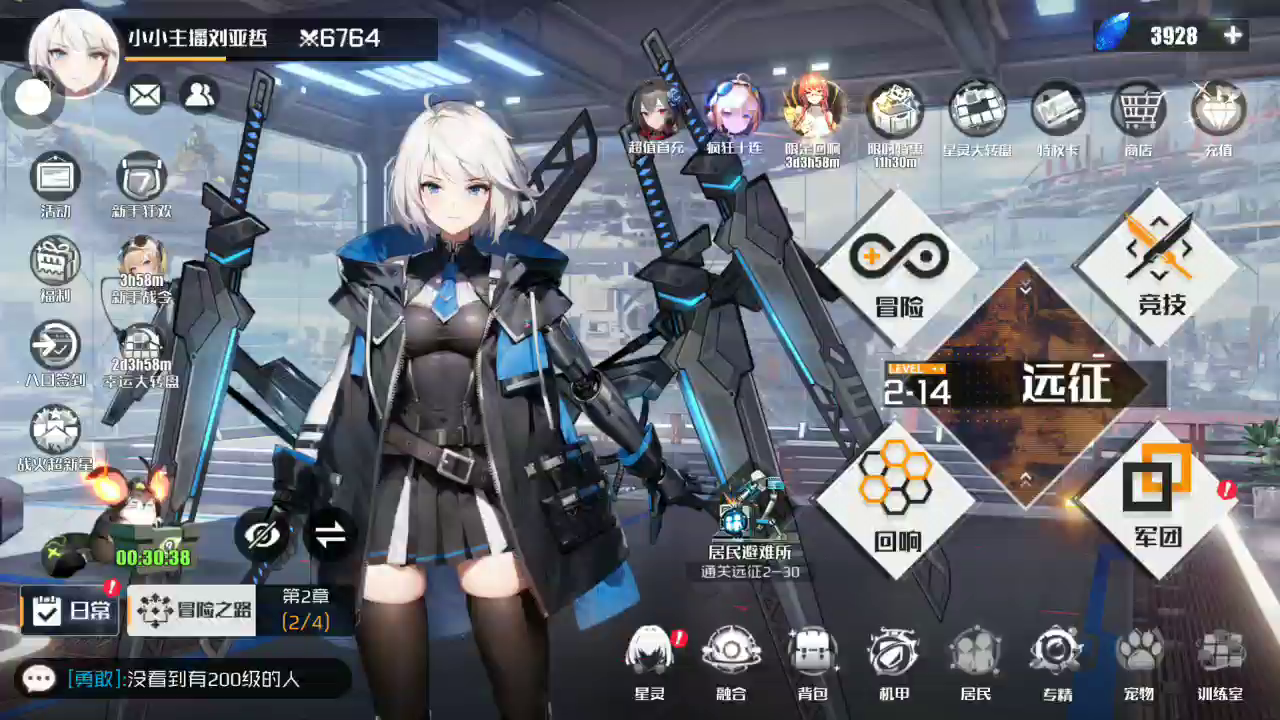Open the 军团 legion menu
This screenshot has height=720, width=1280.
(1158, 498)
